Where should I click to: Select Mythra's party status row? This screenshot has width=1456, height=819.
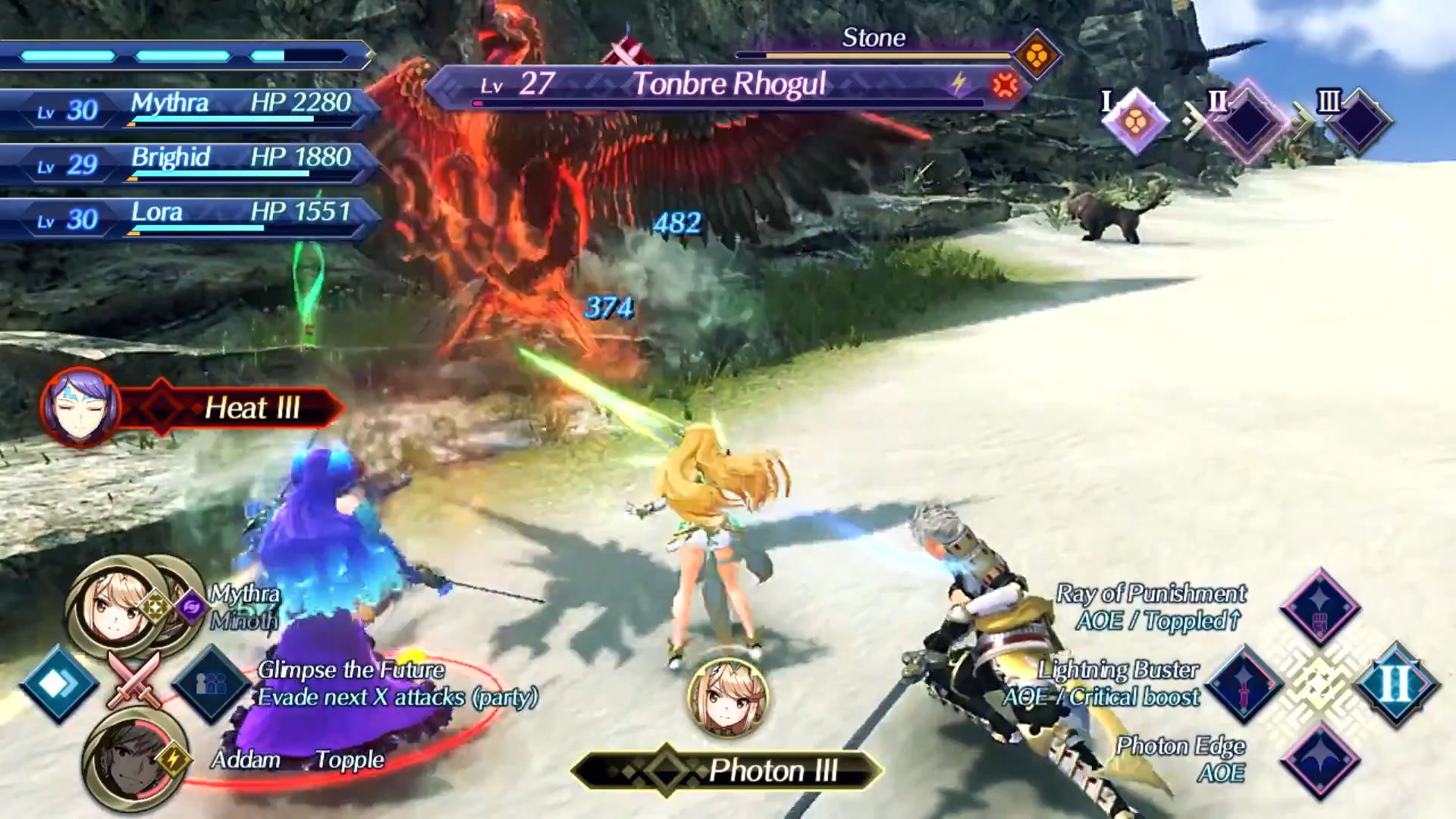[x=190, y=109]
